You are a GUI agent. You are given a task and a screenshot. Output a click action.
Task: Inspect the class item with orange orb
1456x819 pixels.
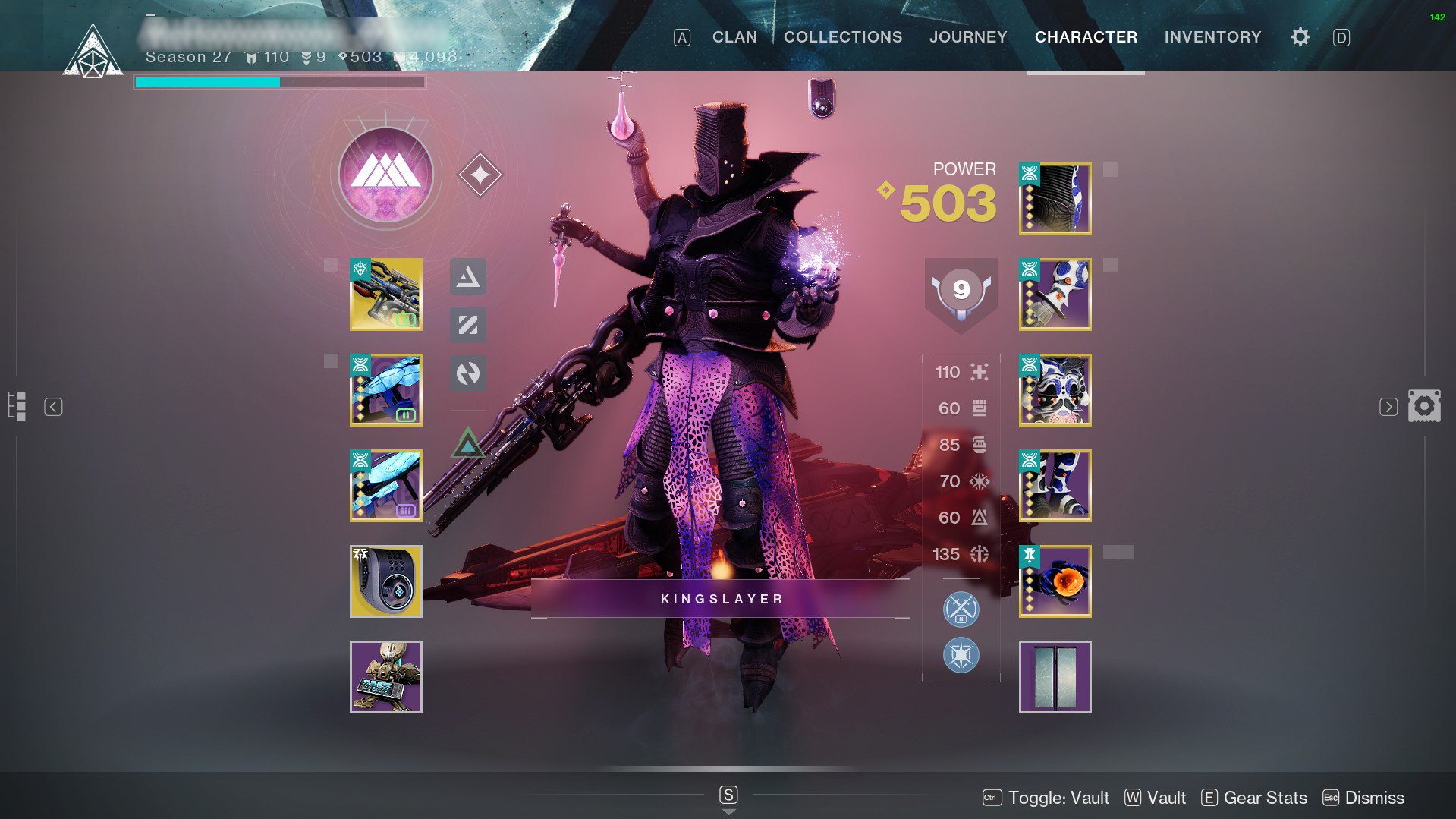(x=1055, y=581)
